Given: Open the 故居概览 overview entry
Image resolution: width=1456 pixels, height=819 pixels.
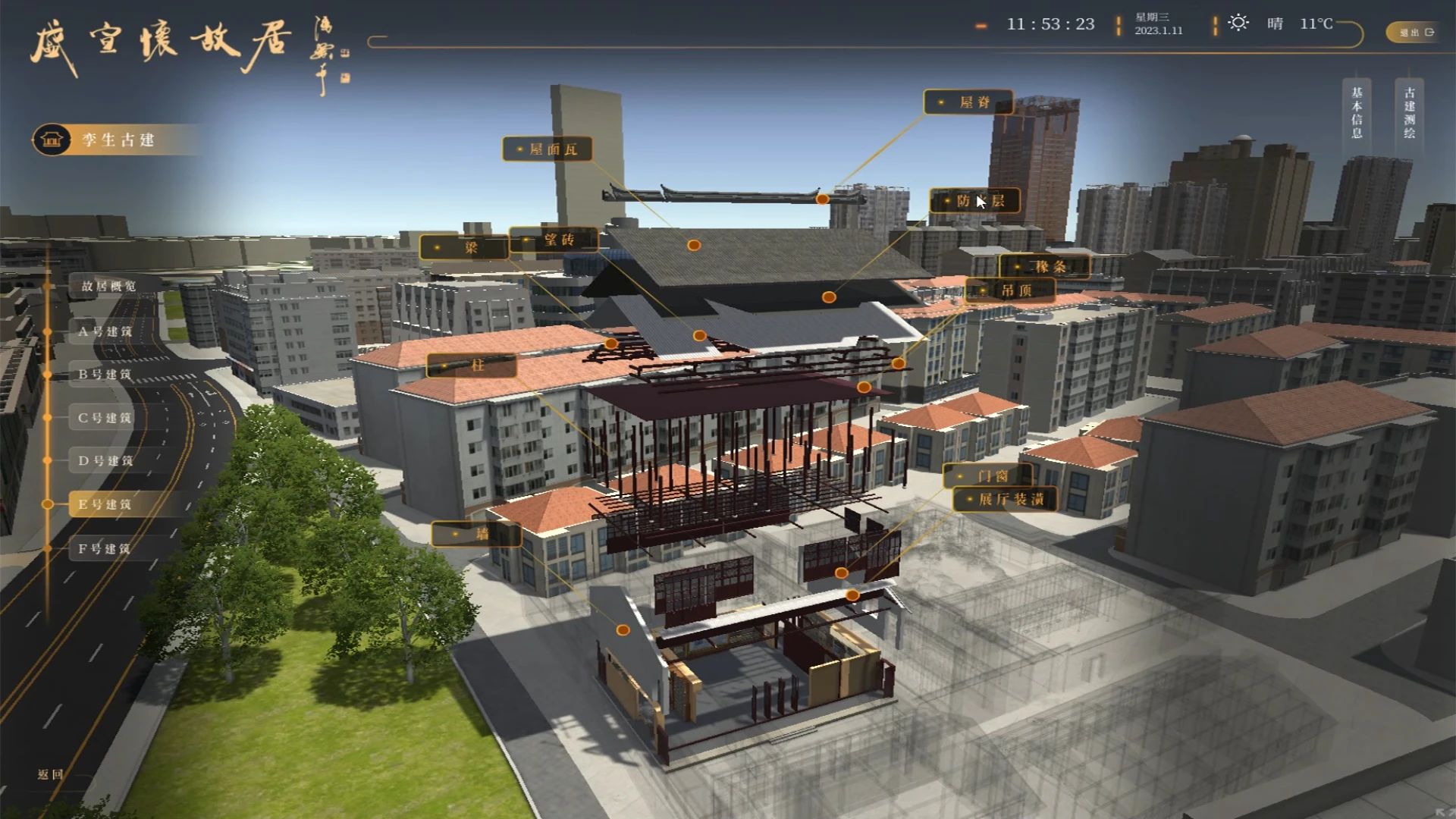Looking at the screenshot, I should tap(109, 286).
